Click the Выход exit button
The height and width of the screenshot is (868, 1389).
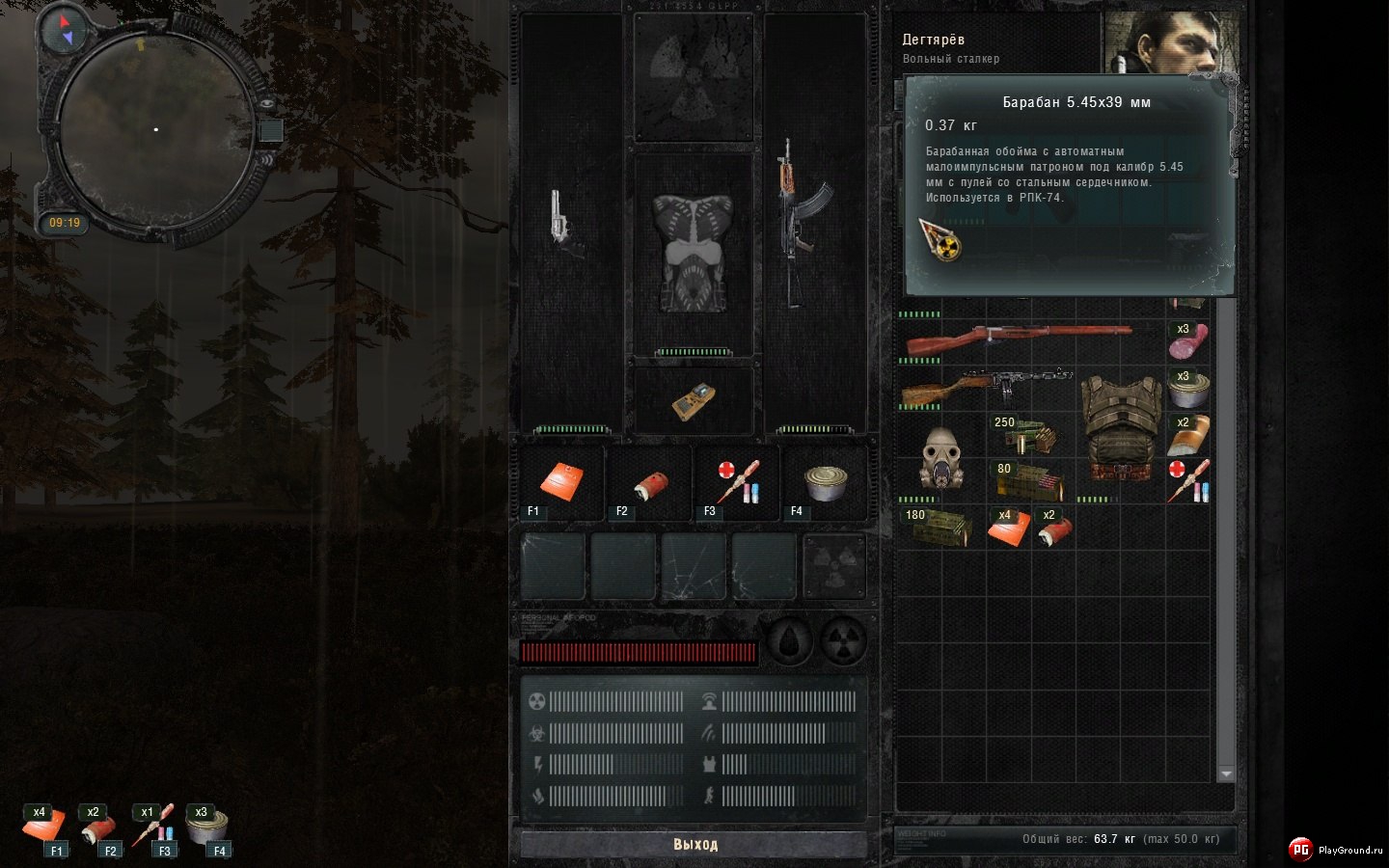pyautogui.click(x=694, y=844)
